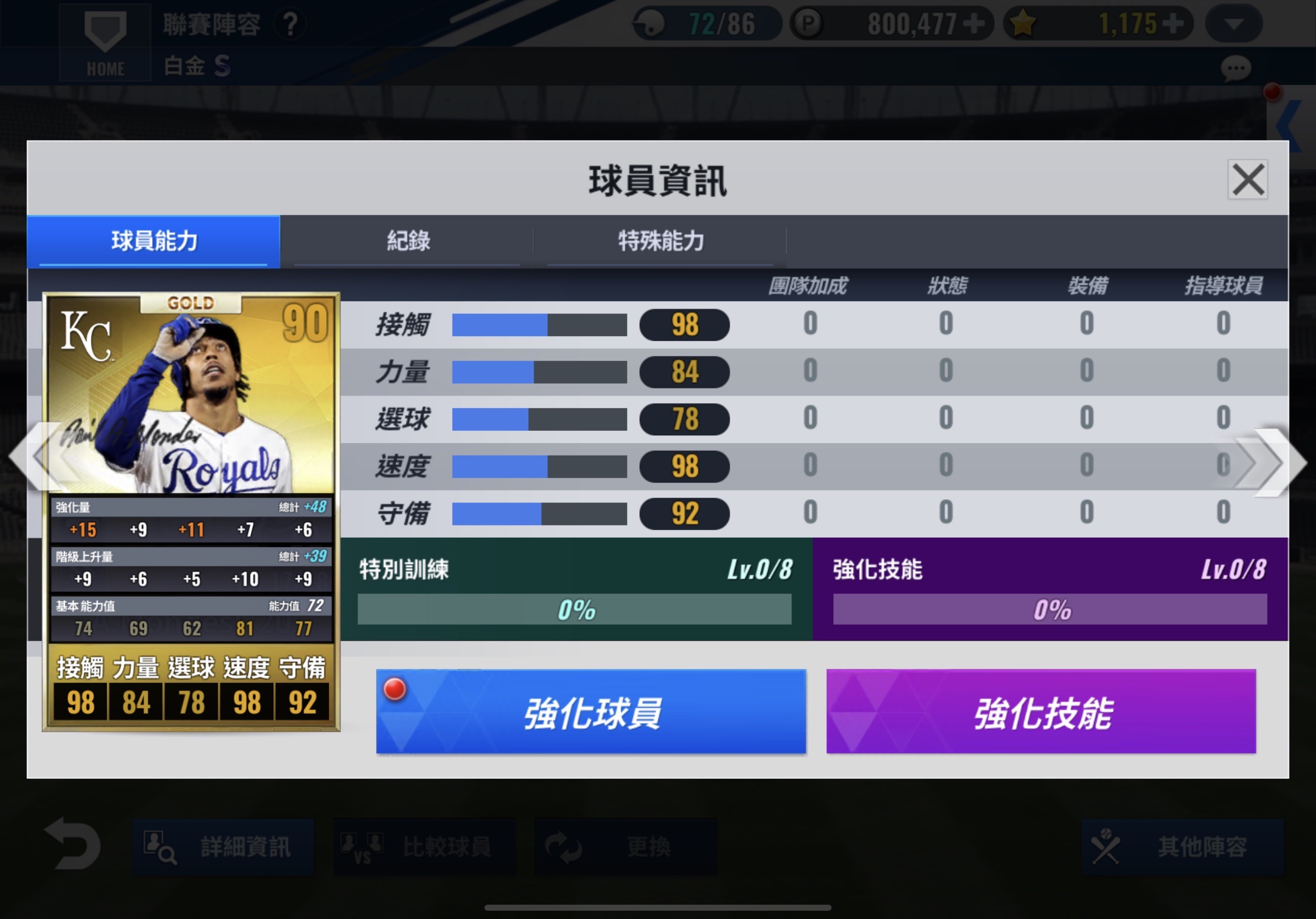Open the help icon next to 聯賽陣容

point(290,23)
